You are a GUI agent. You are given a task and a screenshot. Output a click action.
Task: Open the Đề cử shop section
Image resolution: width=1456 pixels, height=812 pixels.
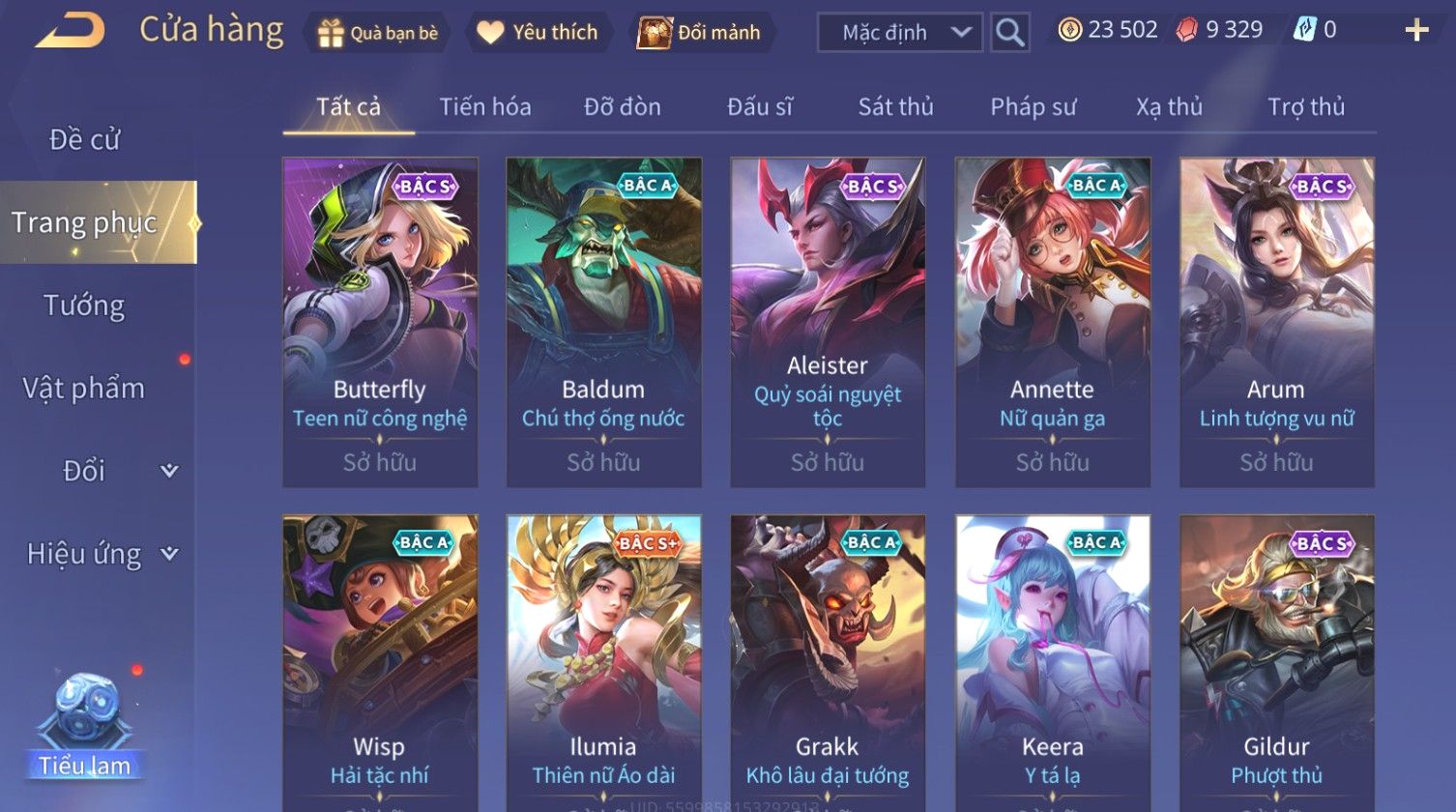[x=85, y=140]
